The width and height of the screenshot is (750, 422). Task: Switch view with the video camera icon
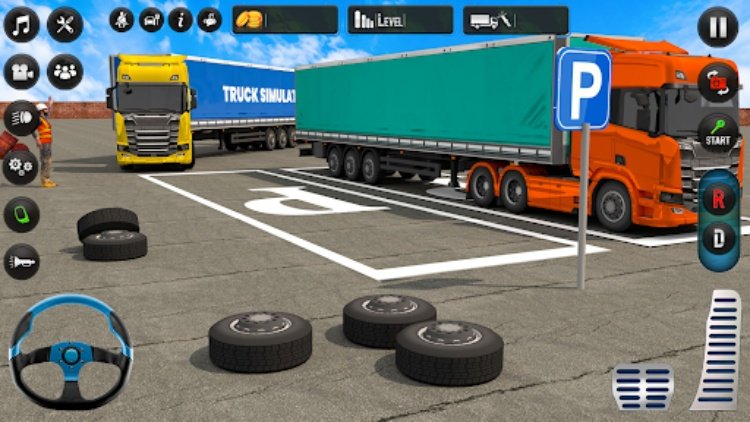pos(21,71)
